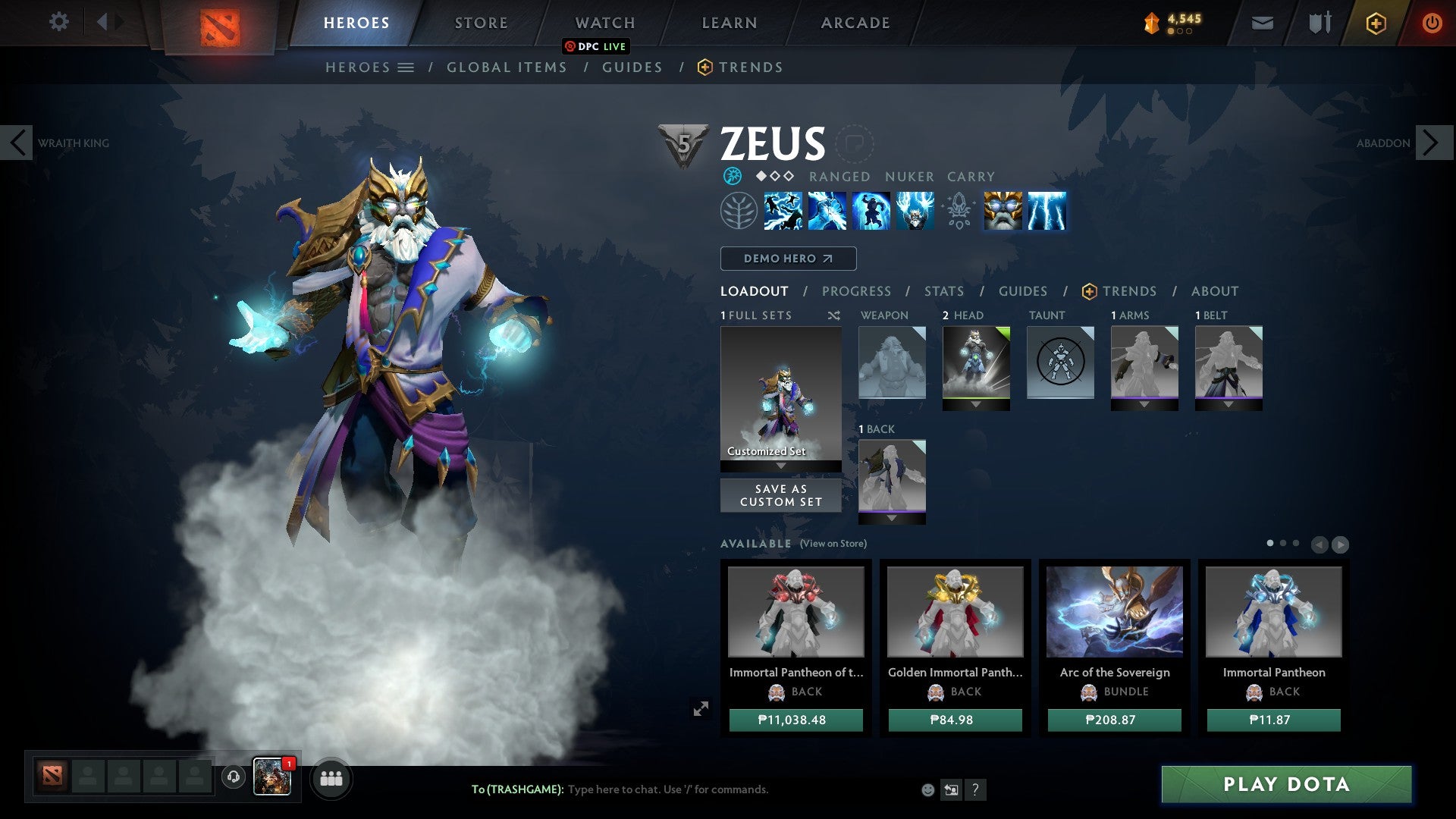Expand the dropdown arrow under the Head item slot

(977, 404)
